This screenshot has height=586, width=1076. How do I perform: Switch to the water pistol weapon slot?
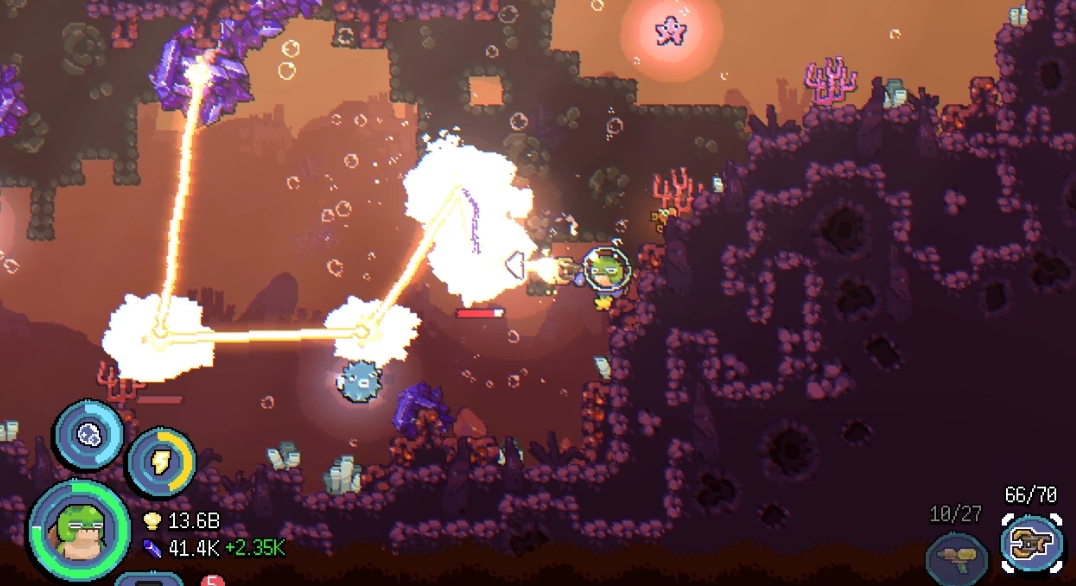[x=957, y=555]
